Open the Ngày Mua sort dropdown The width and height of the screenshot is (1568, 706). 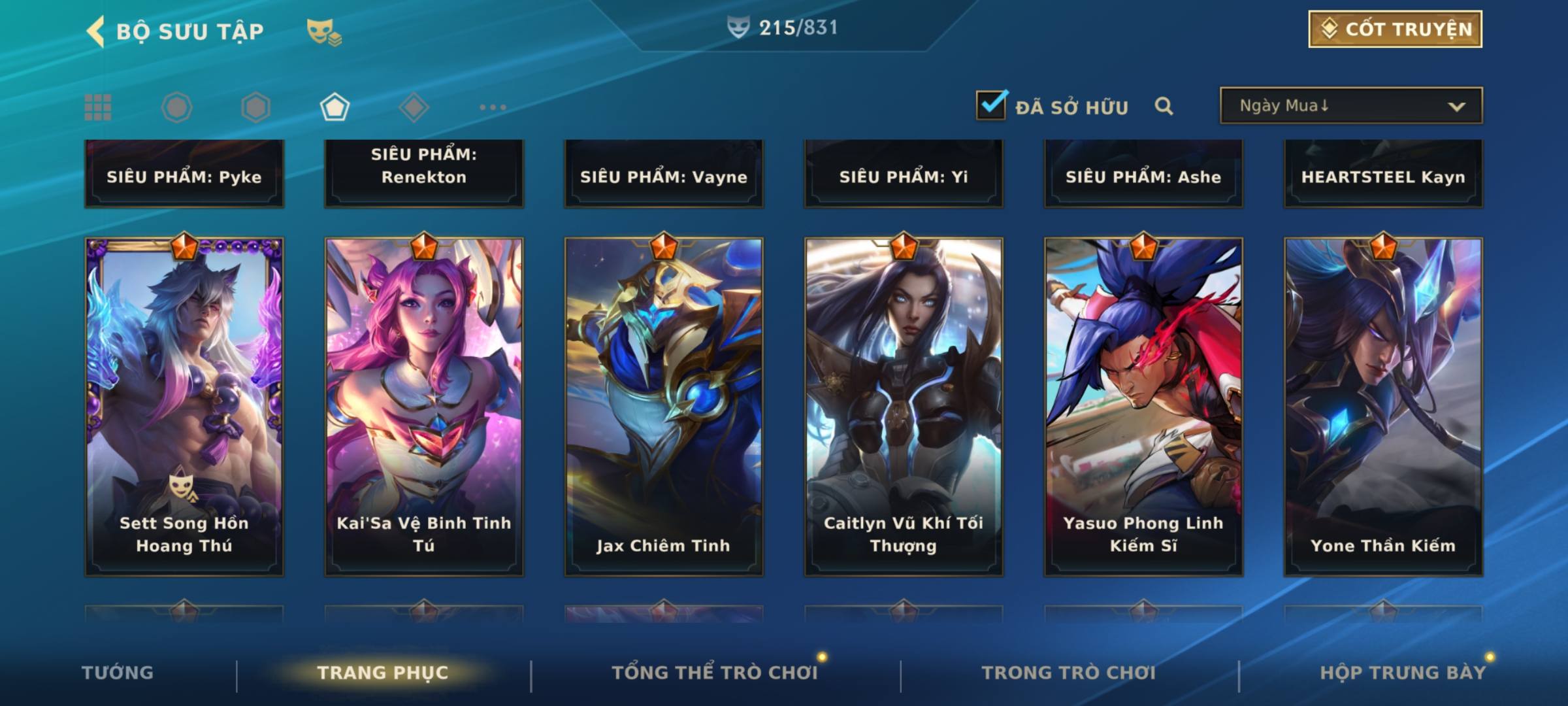pos(1350,106)
